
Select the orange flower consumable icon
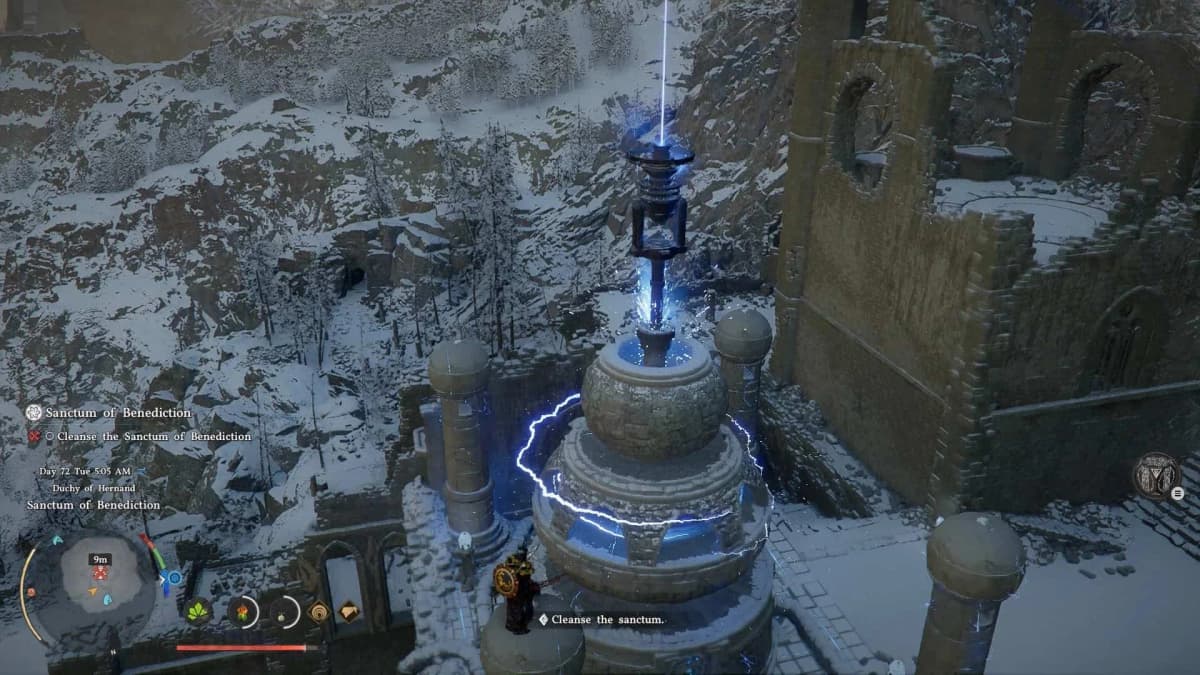pos(242,611)
